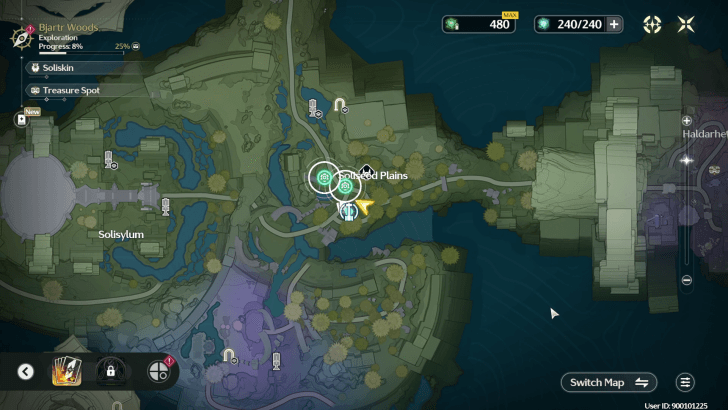728x410 pixels.
Task: Add more Waveplates with the plus button
Action: point(614,24)
